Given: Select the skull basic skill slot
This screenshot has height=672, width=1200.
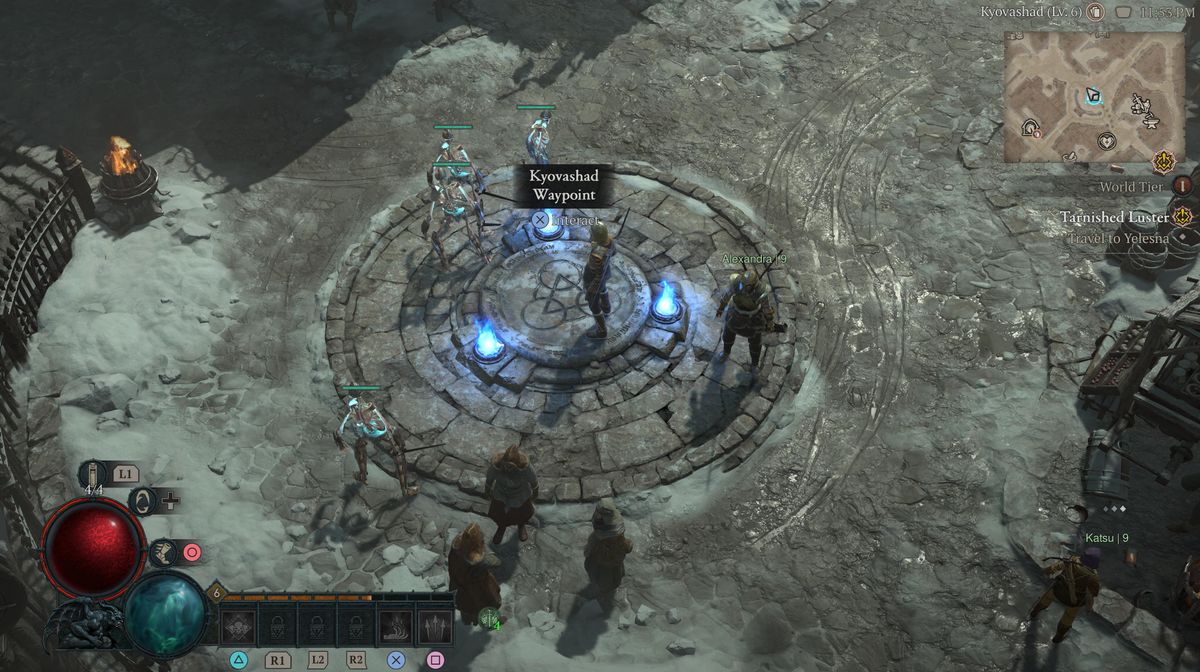Looking at the screenshot, I should 239,628.
